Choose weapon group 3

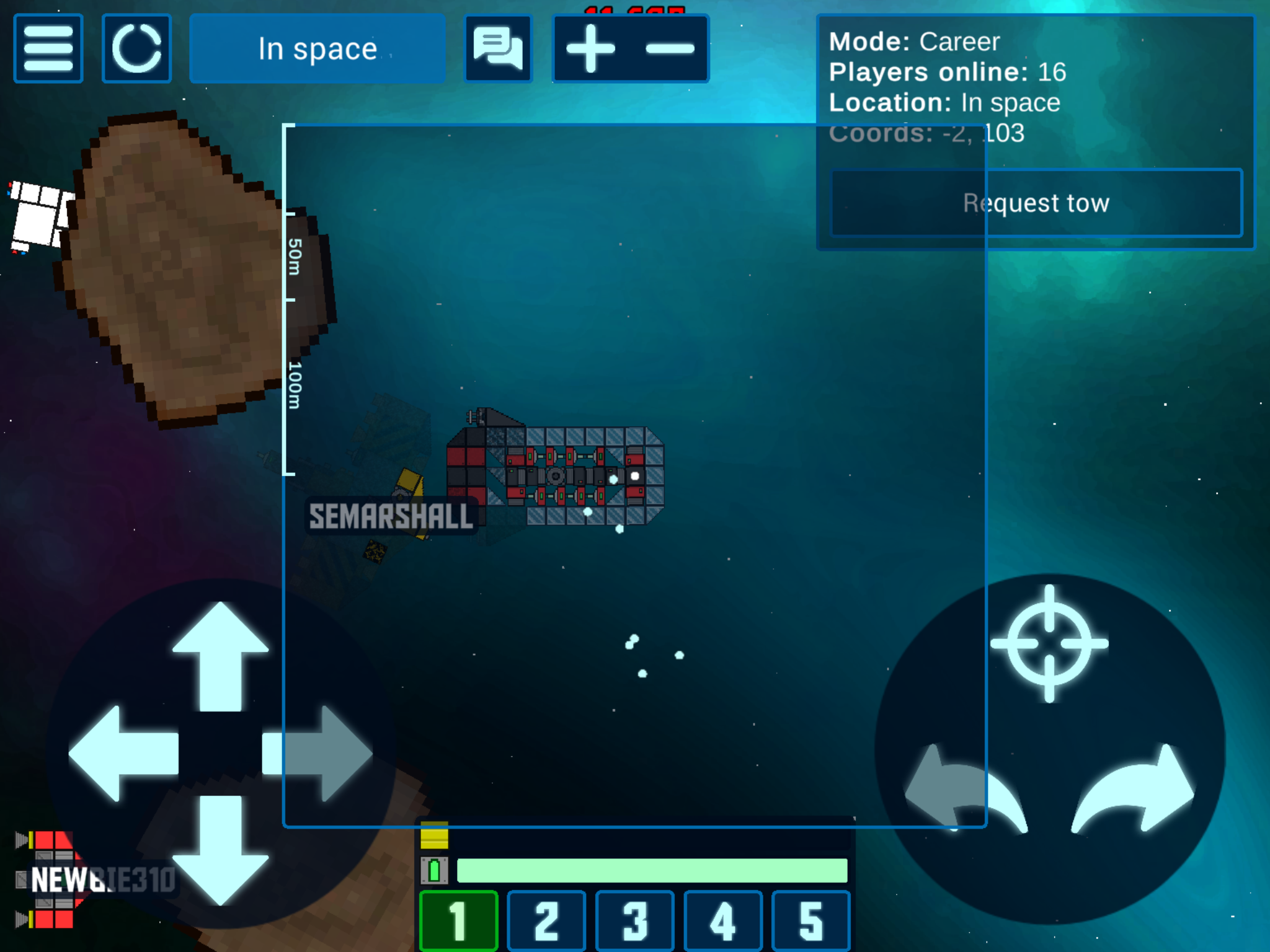(635, 921)
